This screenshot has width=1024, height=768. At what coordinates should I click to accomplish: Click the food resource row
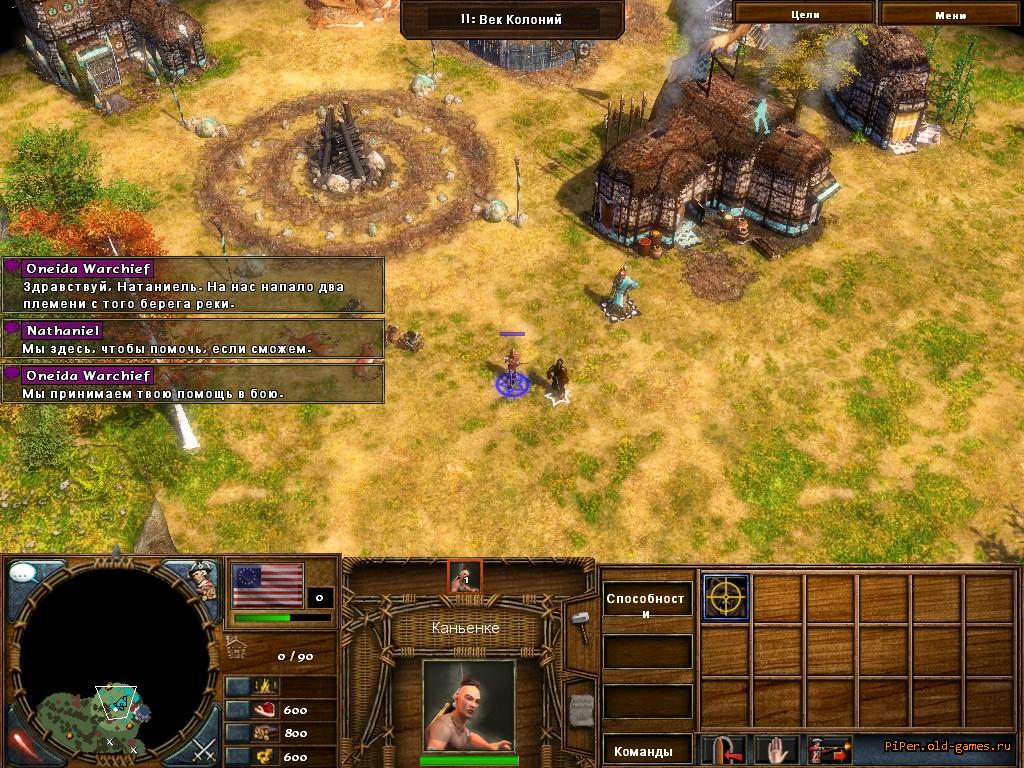point(279,709)
